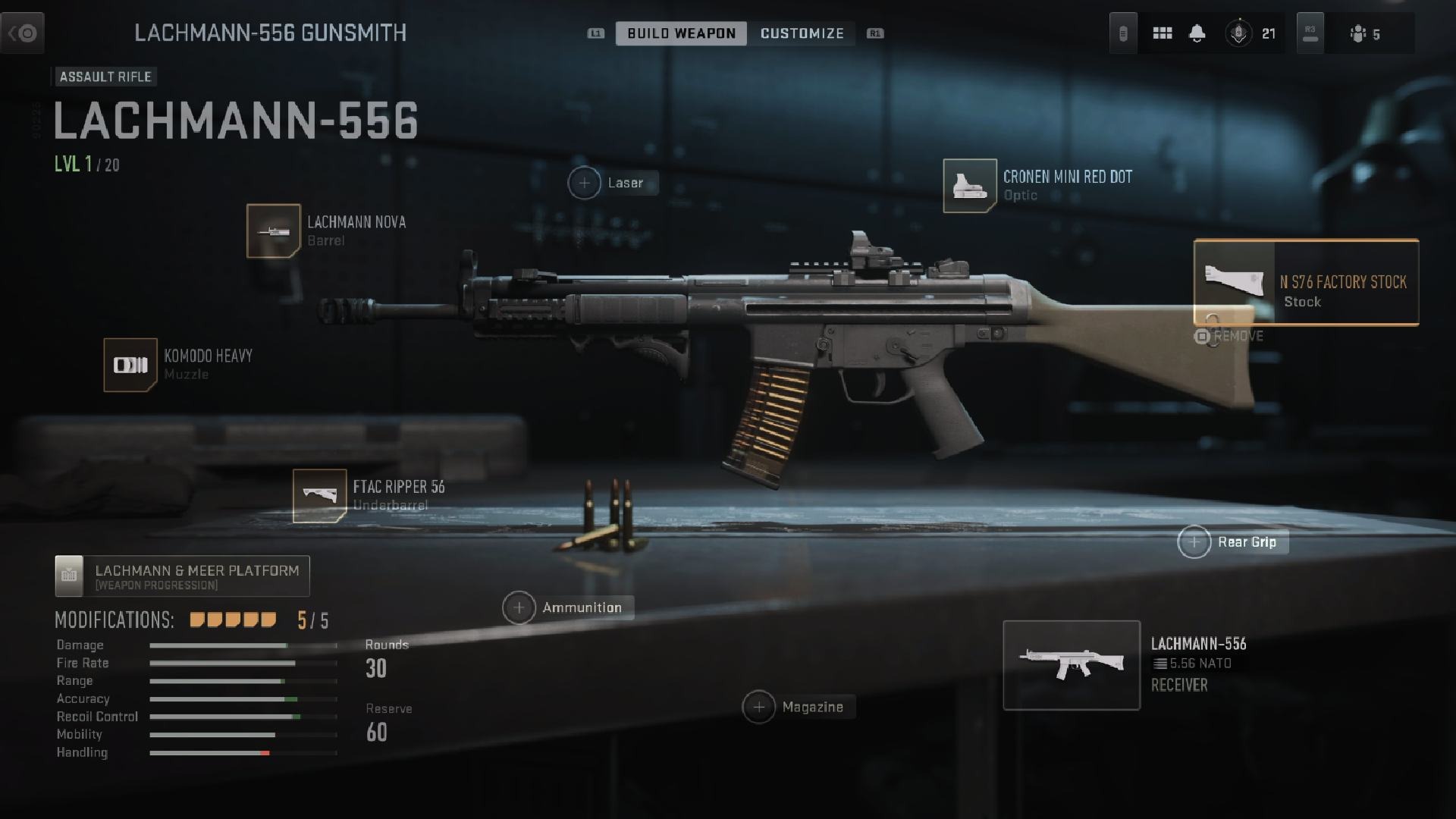The image size is (1456, 819).
Task: Show the player rank badge
Action: 1238,33
